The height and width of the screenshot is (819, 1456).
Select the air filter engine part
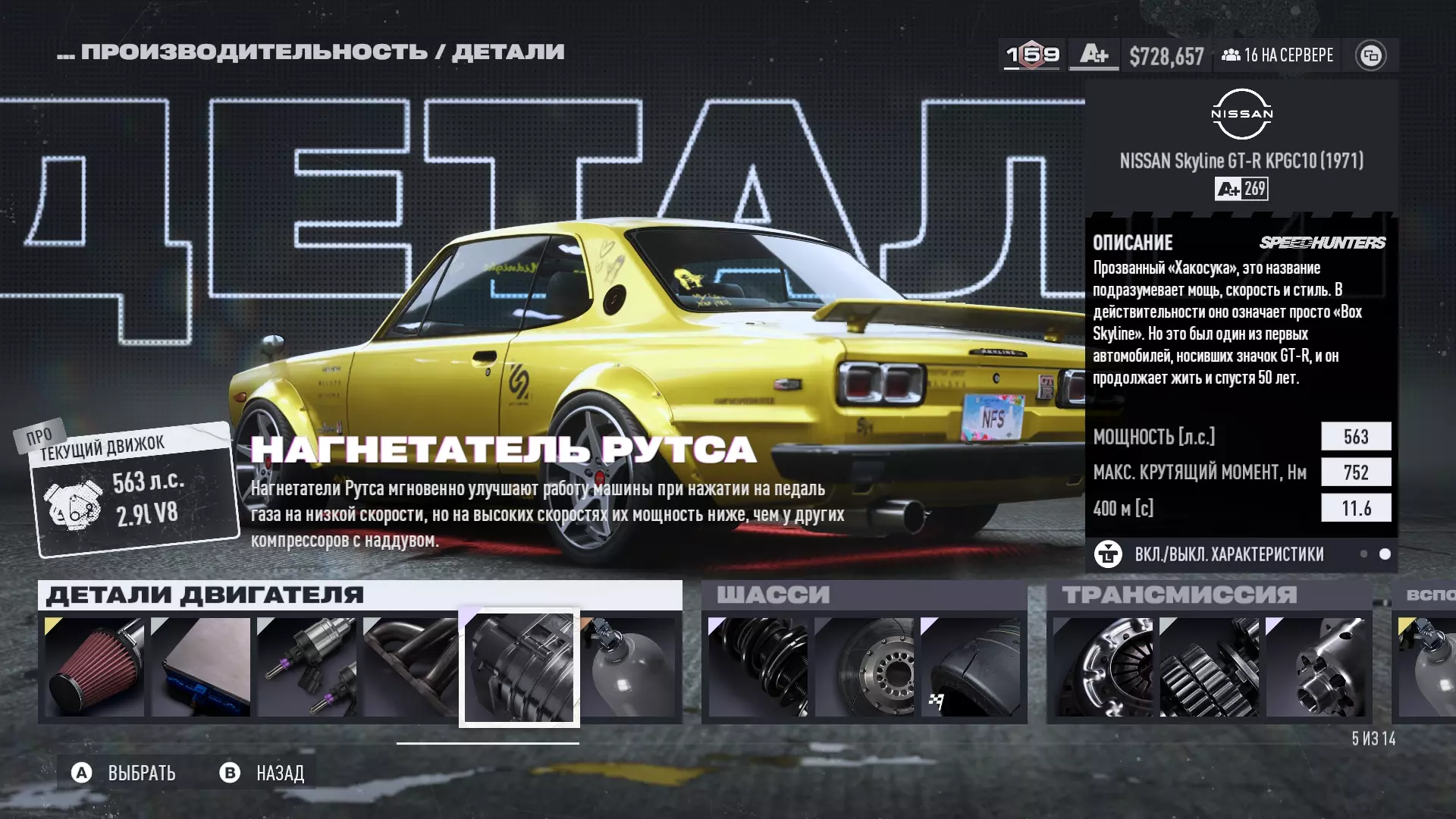pyautogui.click(x=95, y=667)
